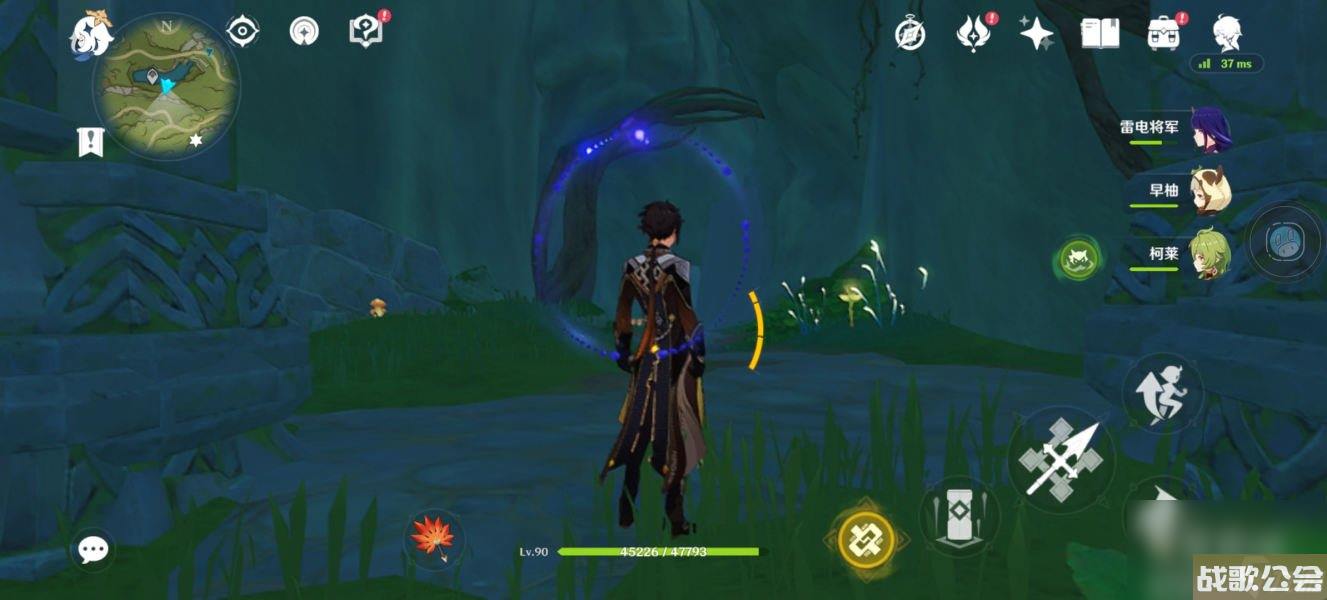This screenshot has width=1327, height=600.
Task: Open the character profile icon
Action: tap(1227, 33)
